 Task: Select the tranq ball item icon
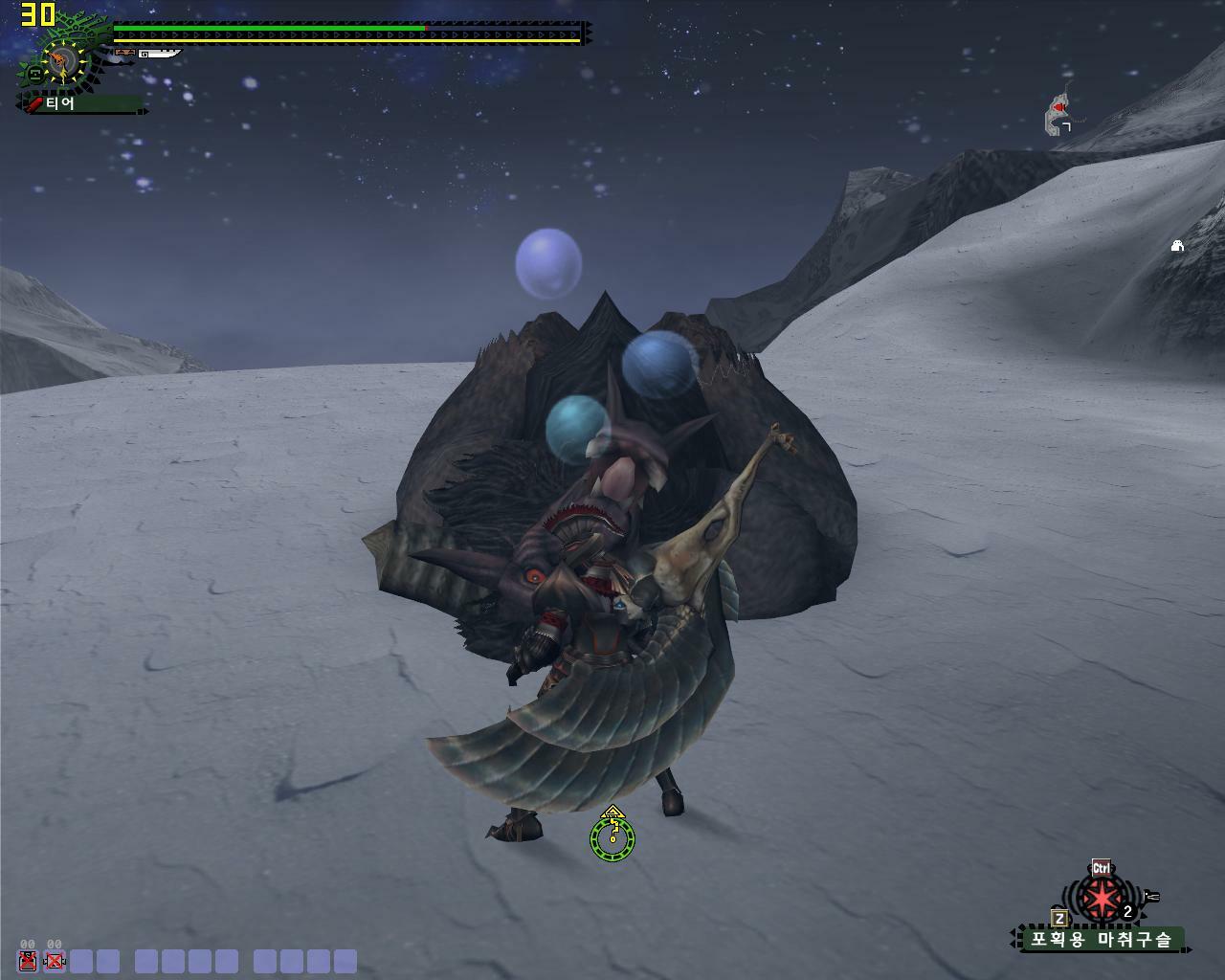(1101, 900)
